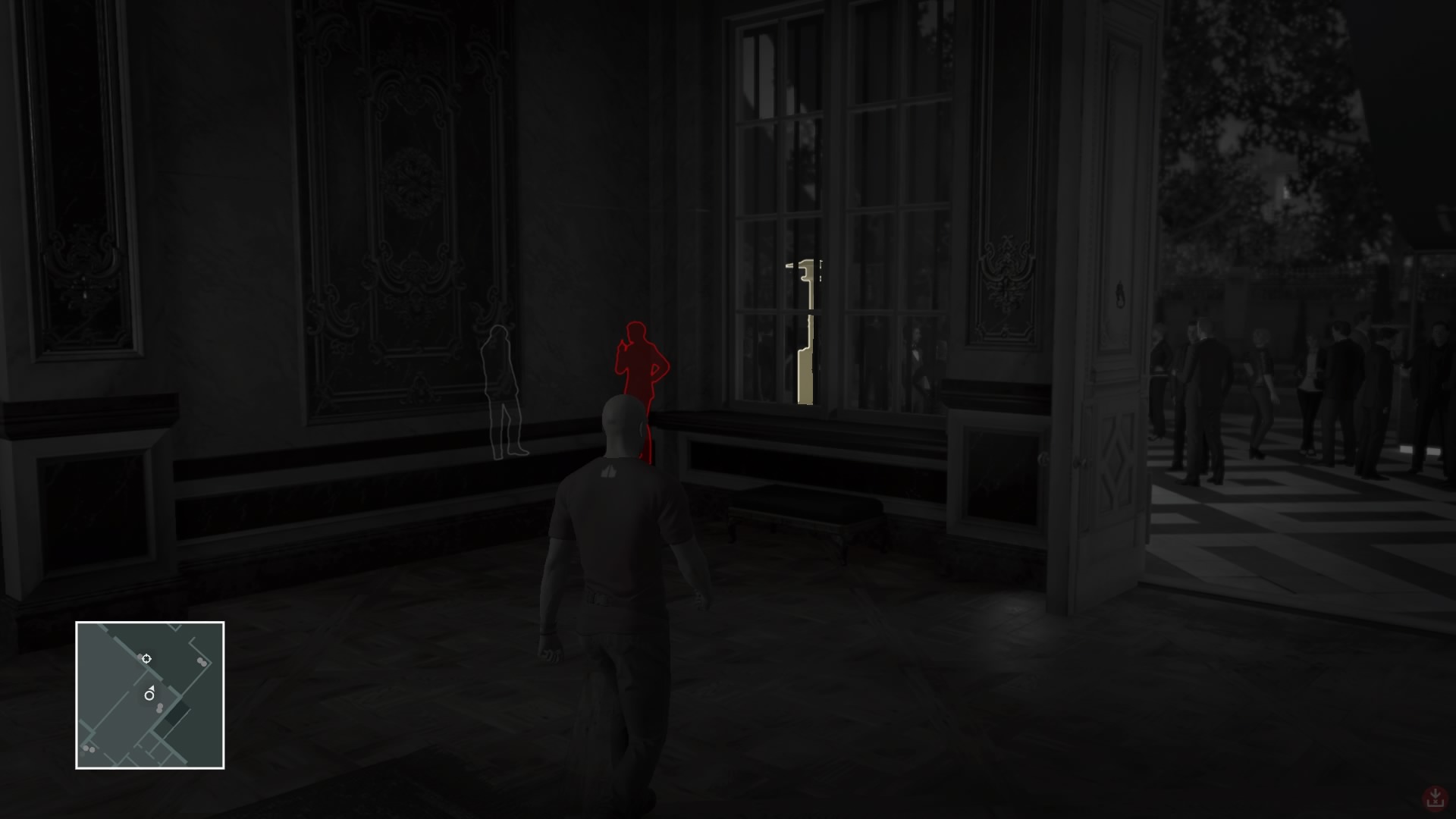
Task: Click the NPC dots near the minimap objective
Action: tap(140, 657)
